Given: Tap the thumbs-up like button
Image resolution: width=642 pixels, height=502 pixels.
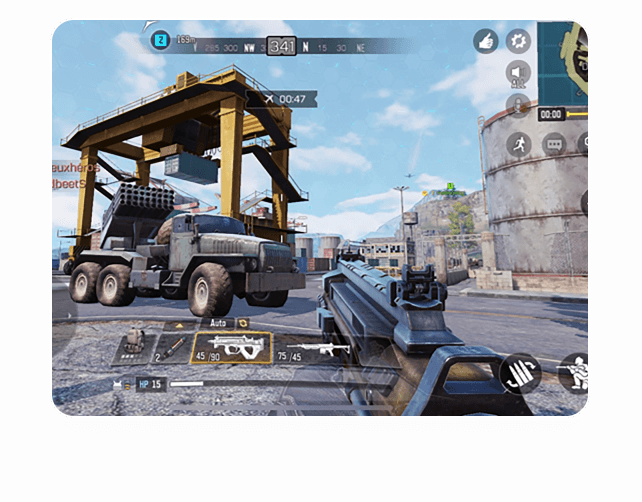Looking at the screenshot, I should (x=486, y=41).
